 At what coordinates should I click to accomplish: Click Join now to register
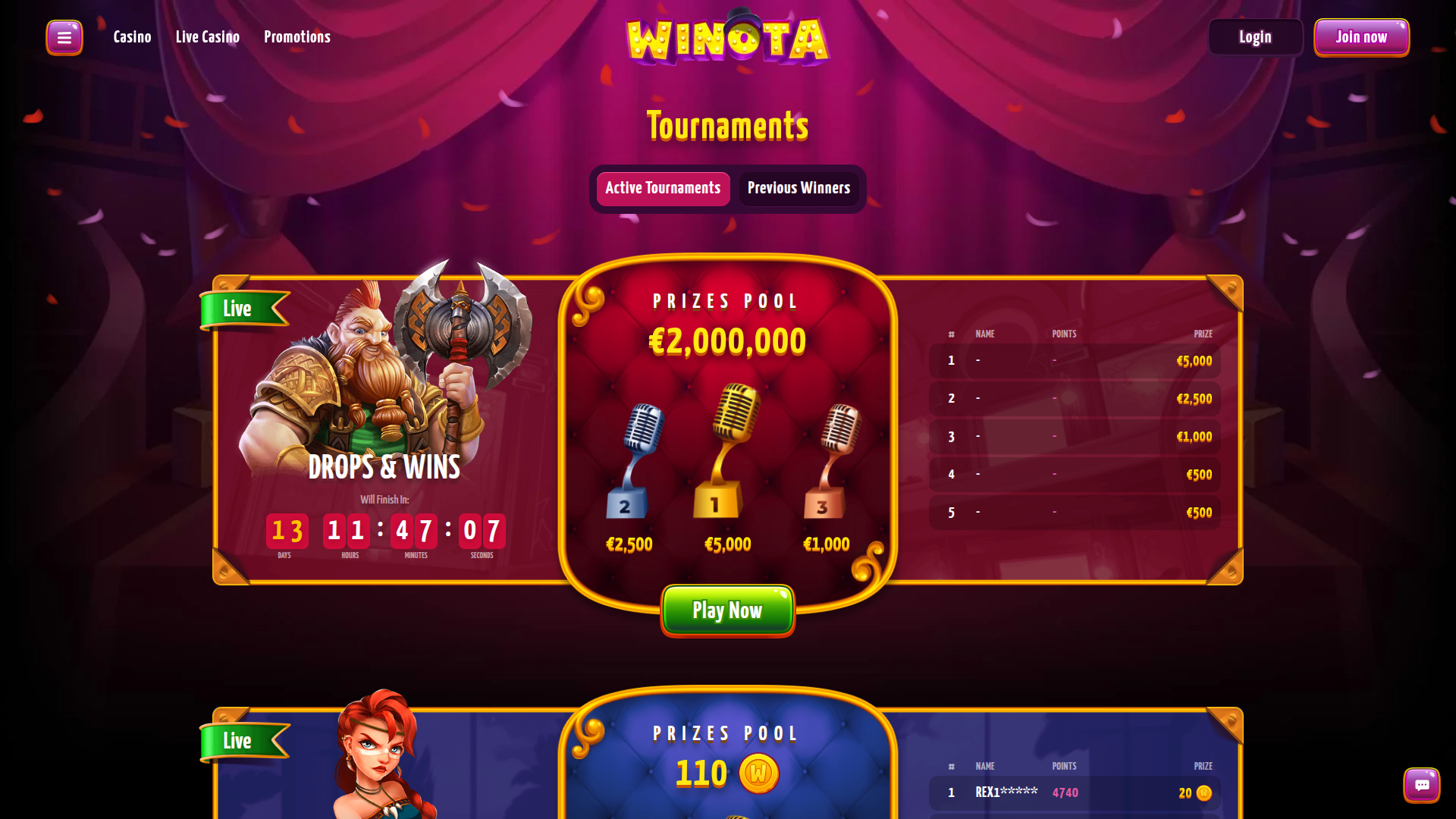pyautogui.click(x=1361, y=36)
